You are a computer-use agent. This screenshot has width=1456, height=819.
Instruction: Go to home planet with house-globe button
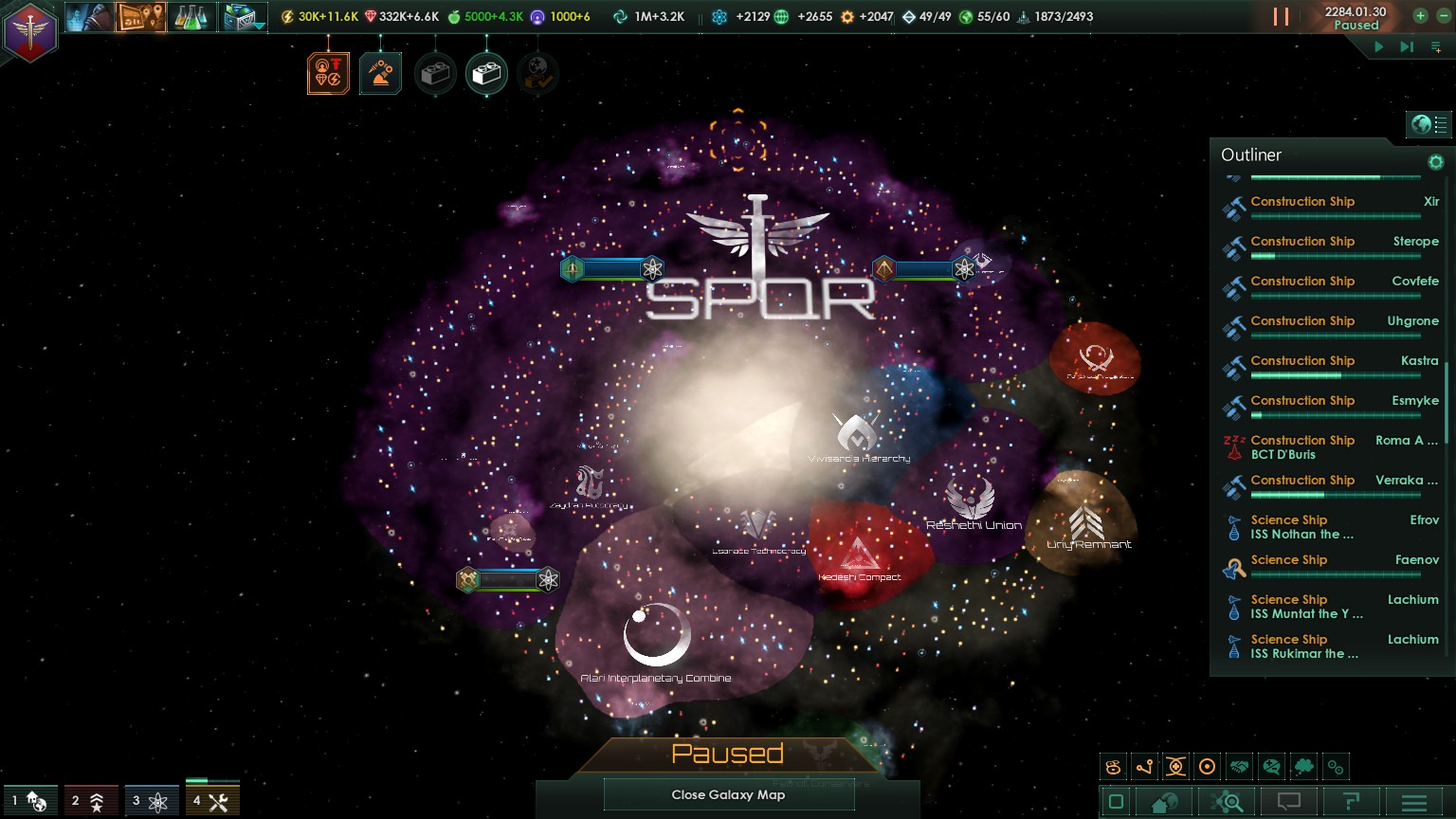tap(1164, 803)
